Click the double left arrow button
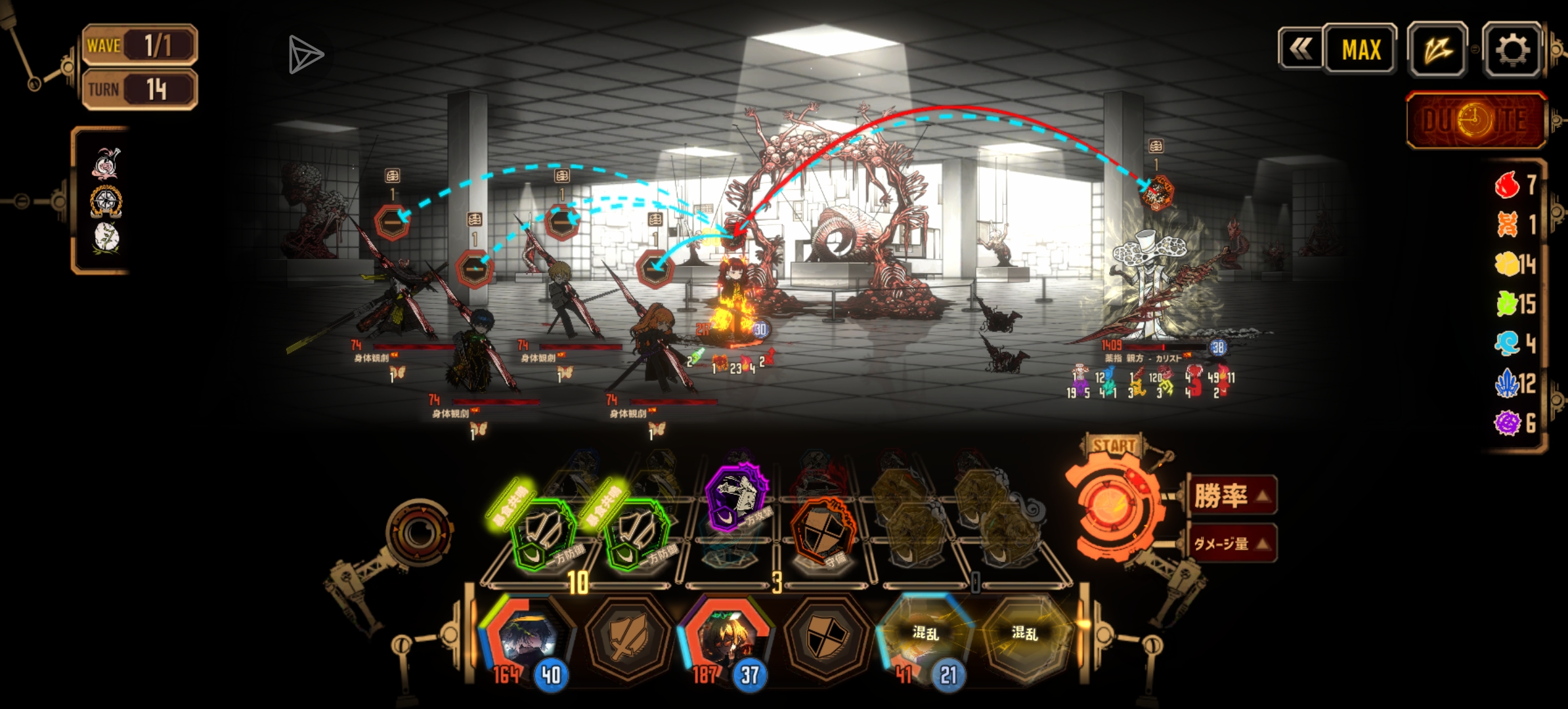The image size is (1568, 709). tap(1300, 49)
